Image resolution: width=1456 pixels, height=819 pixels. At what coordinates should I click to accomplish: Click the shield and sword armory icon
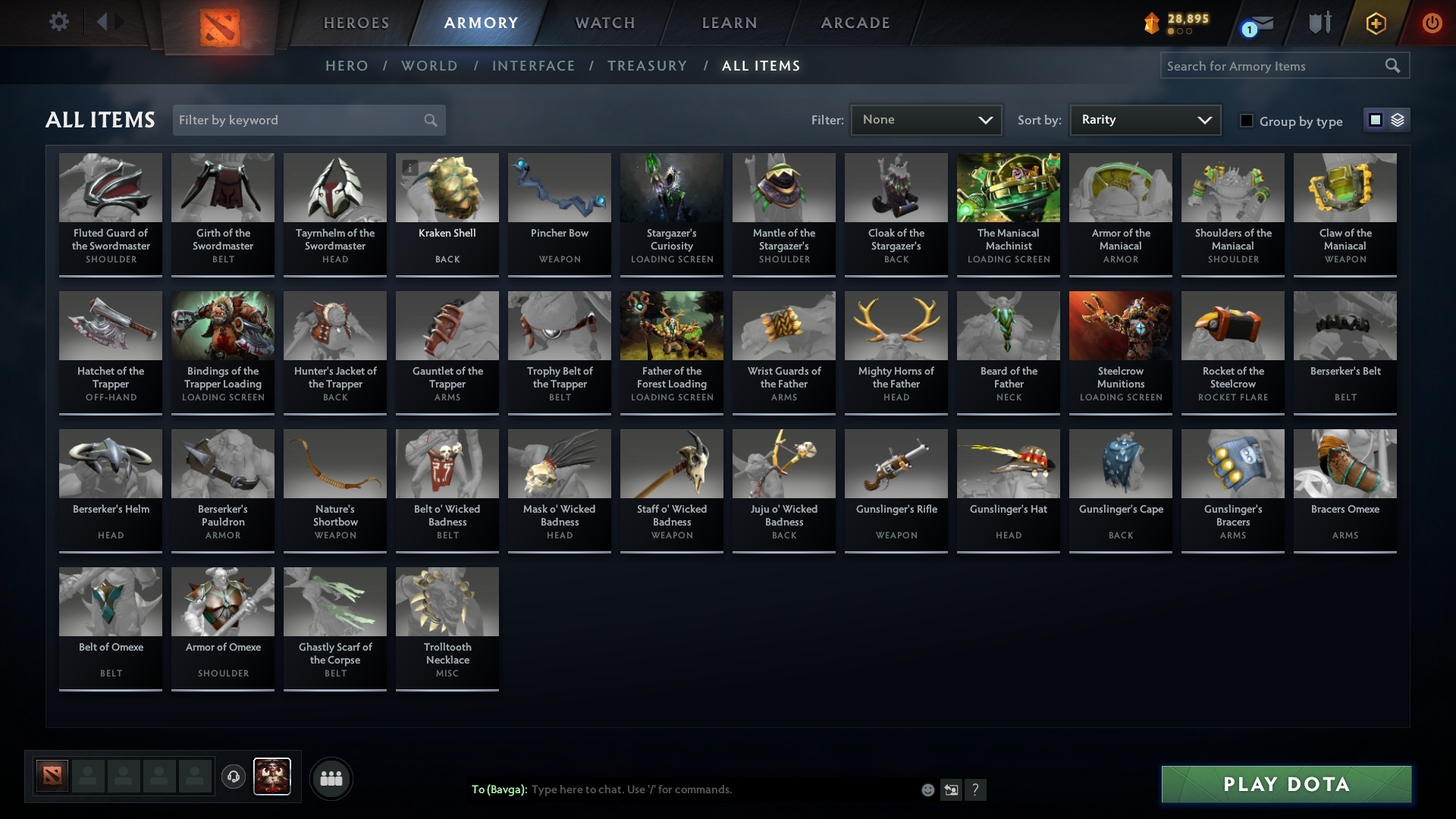coord(1319,23)
